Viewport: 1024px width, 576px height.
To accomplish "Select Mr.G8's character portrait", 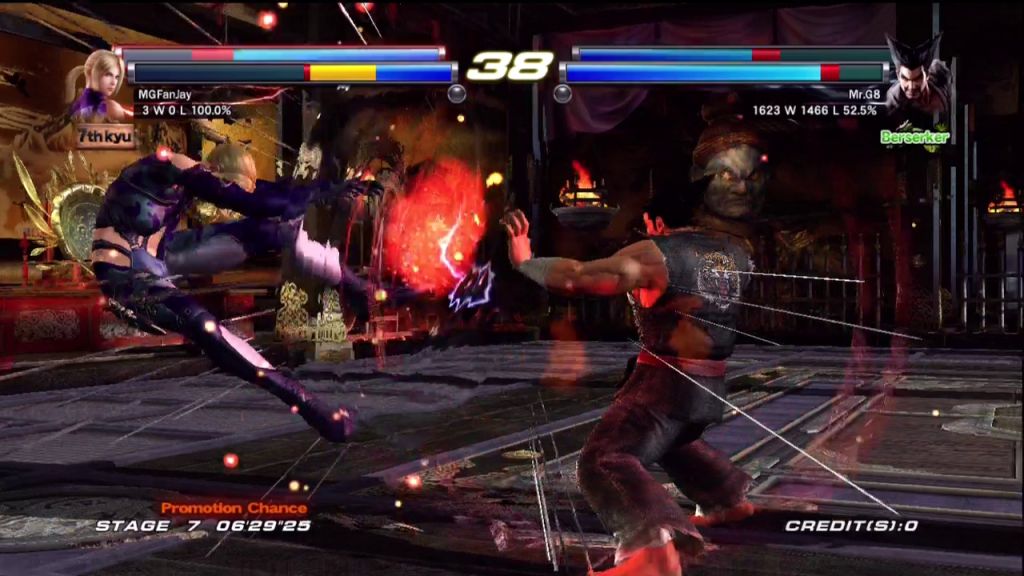I will (916, 75).
